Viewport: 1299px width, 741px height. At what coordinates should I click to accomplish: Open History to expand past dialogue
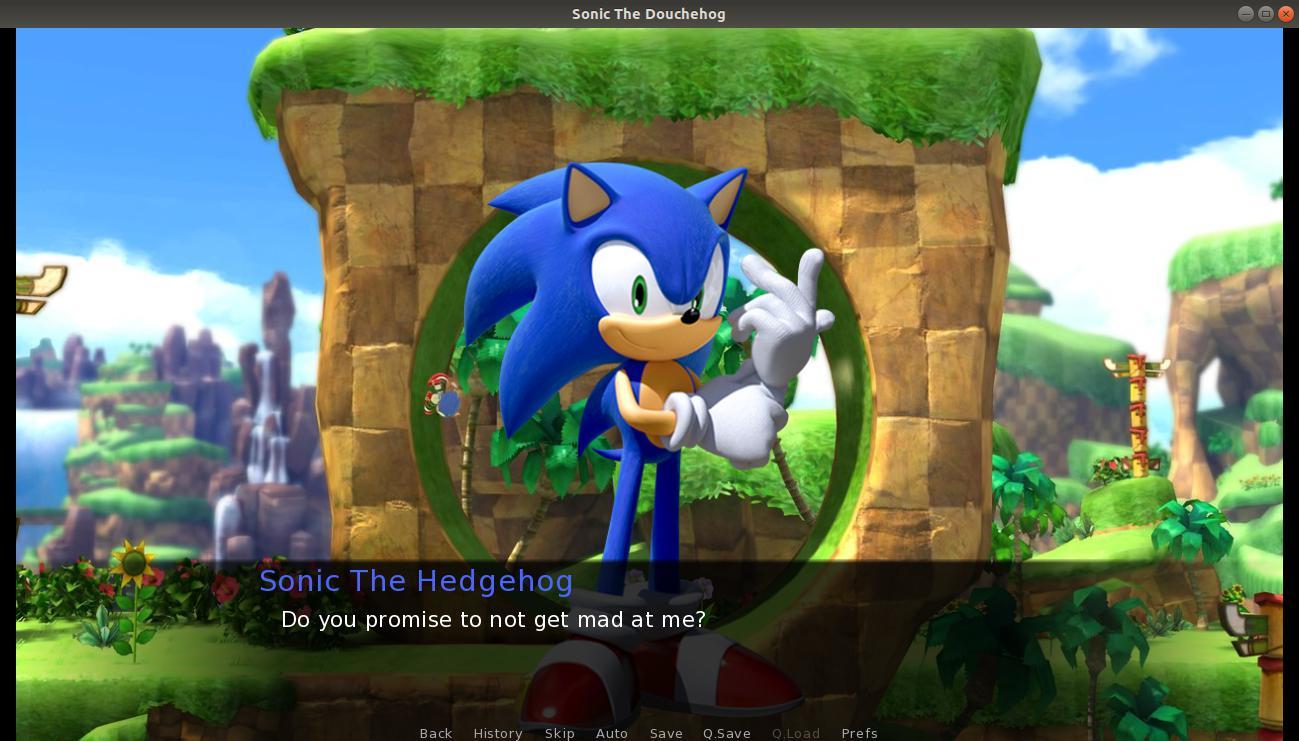click(498, 733)
